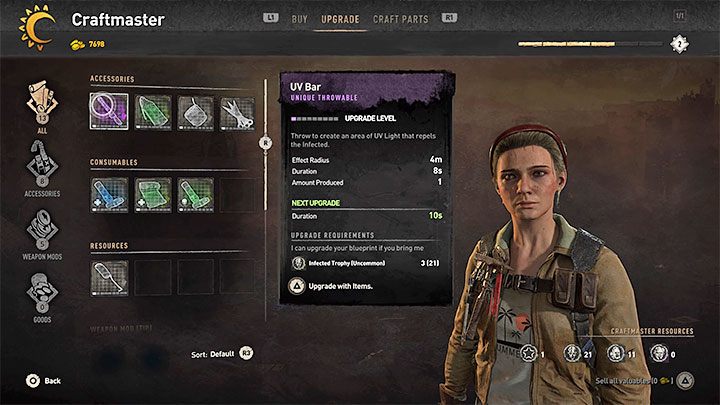The image size is (720, 405).
Task: Show the All items category
Action: [42, 105]
